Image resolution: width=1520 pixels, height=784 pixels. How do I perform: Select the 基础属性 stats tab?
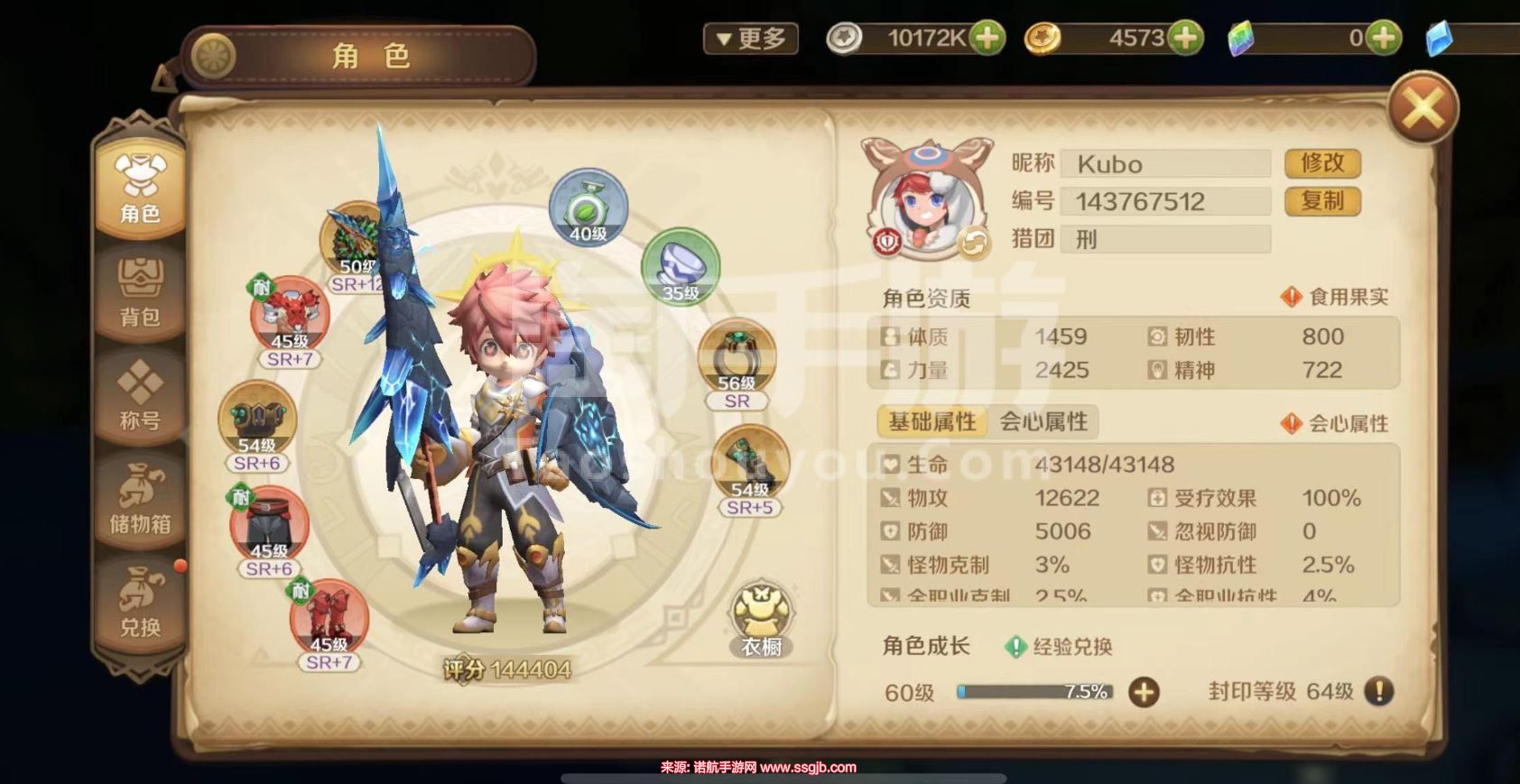click(x=931, y=421)
